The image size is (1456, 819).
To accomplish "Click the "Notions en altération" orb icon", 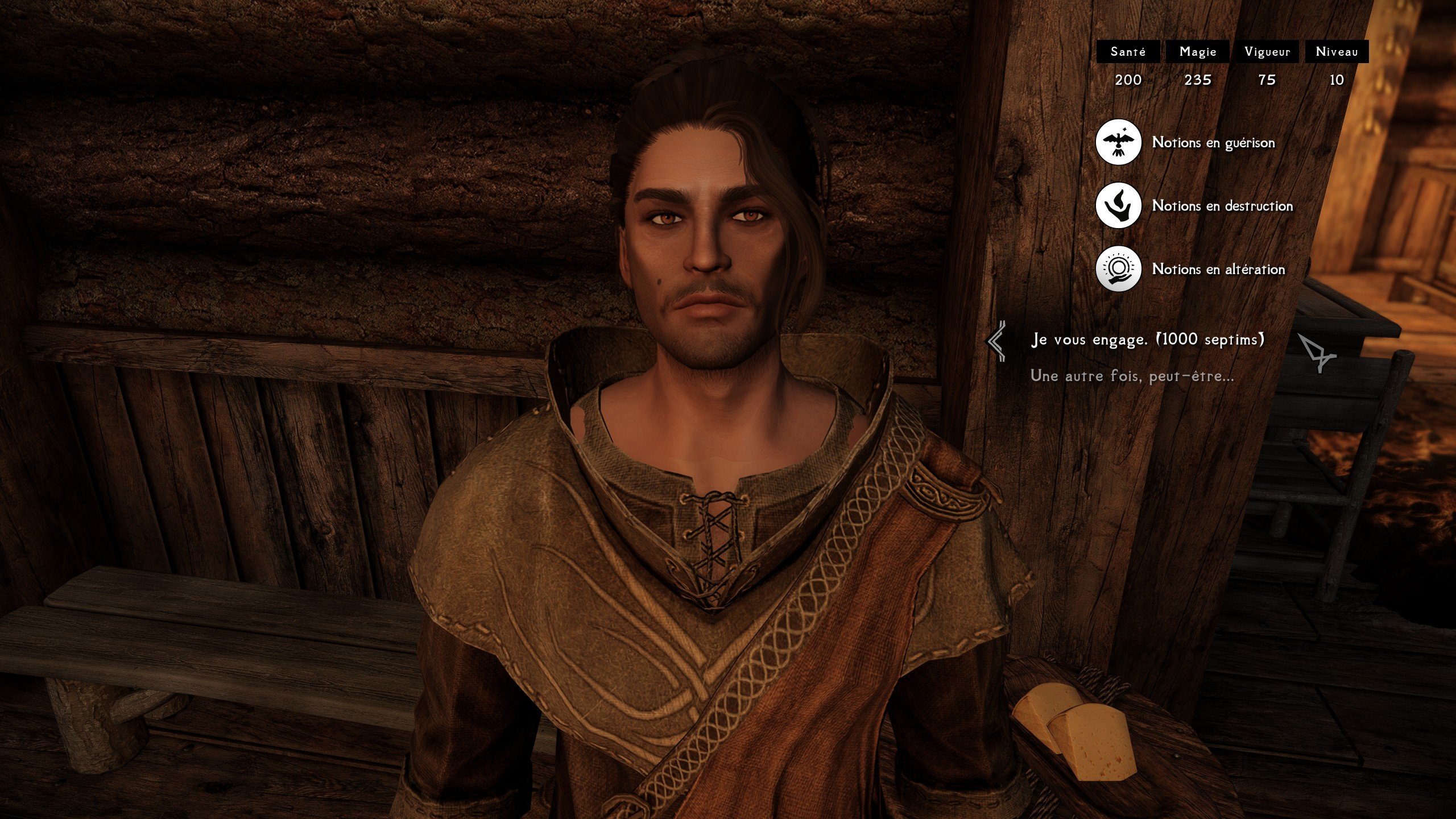I will pos(1118,268).
